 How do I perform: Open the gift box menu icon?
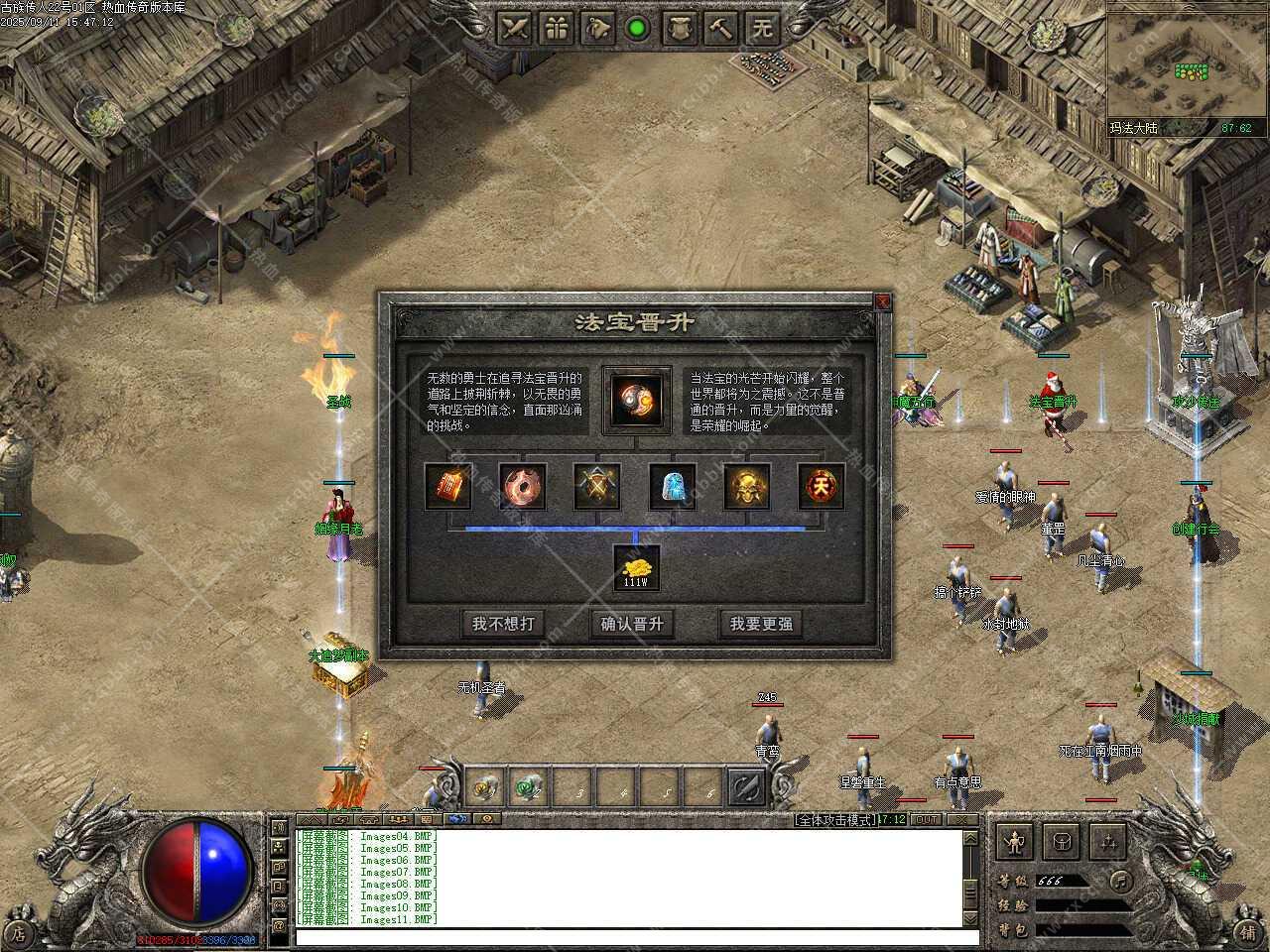(x=558, y=28)
